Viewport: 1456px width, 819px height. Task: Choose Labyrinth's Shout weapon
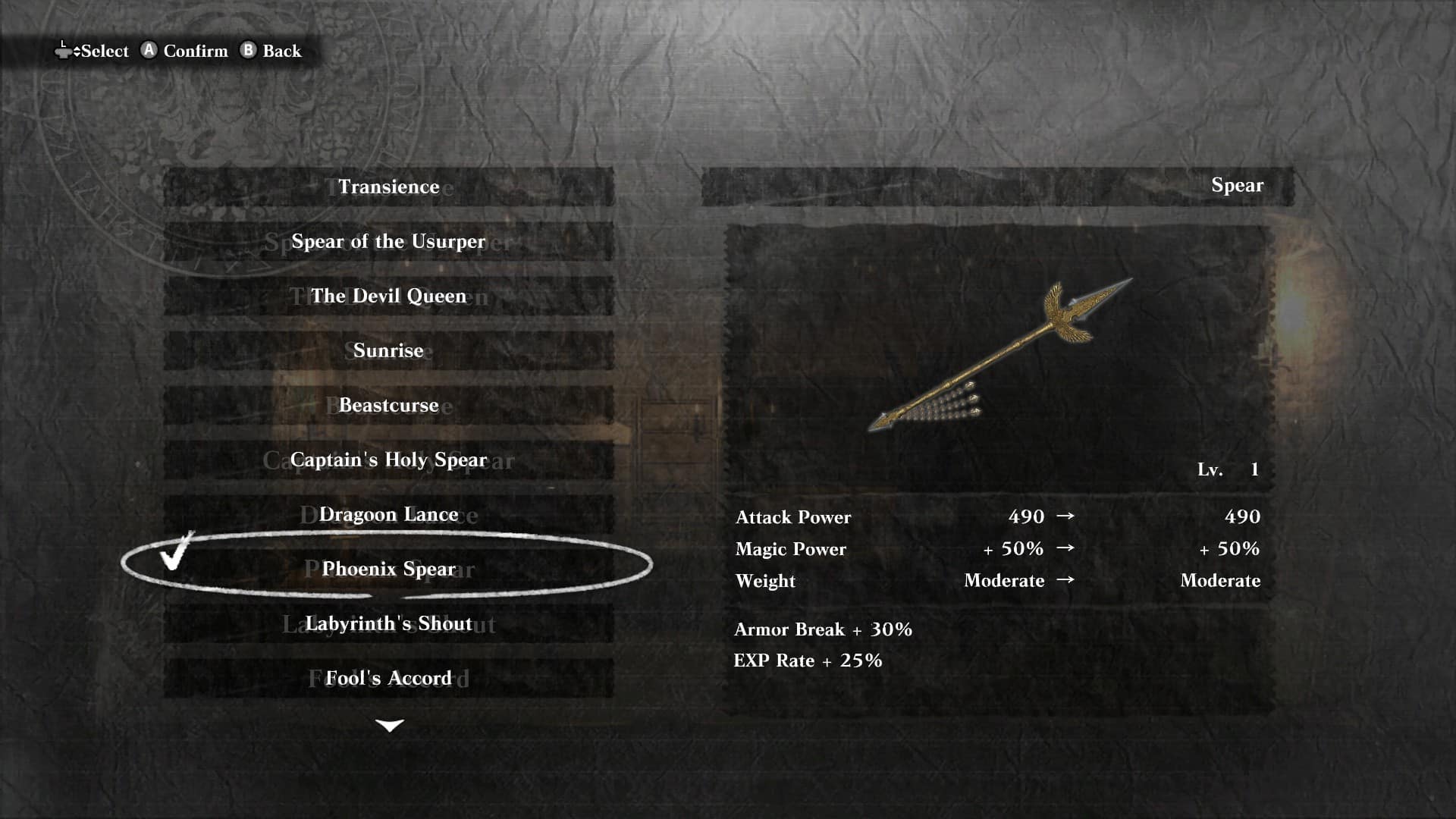[388, 623]
